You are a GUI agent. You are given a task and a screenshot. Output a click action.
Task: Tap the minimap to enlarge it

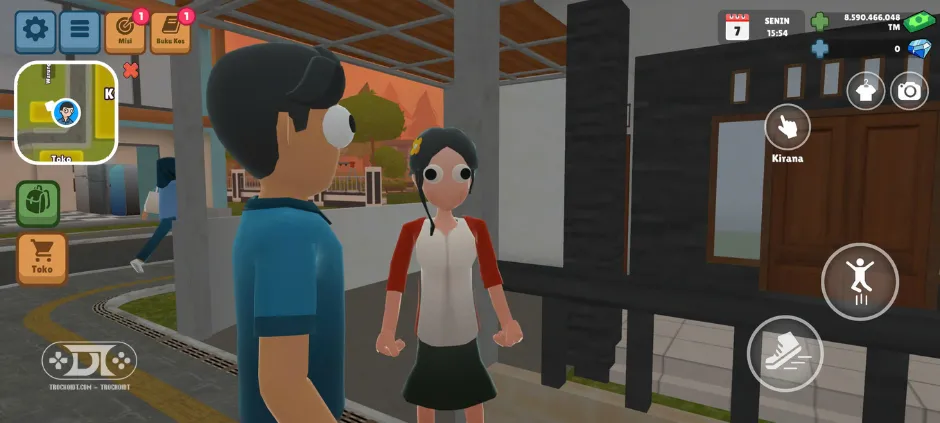coord(66,112)
